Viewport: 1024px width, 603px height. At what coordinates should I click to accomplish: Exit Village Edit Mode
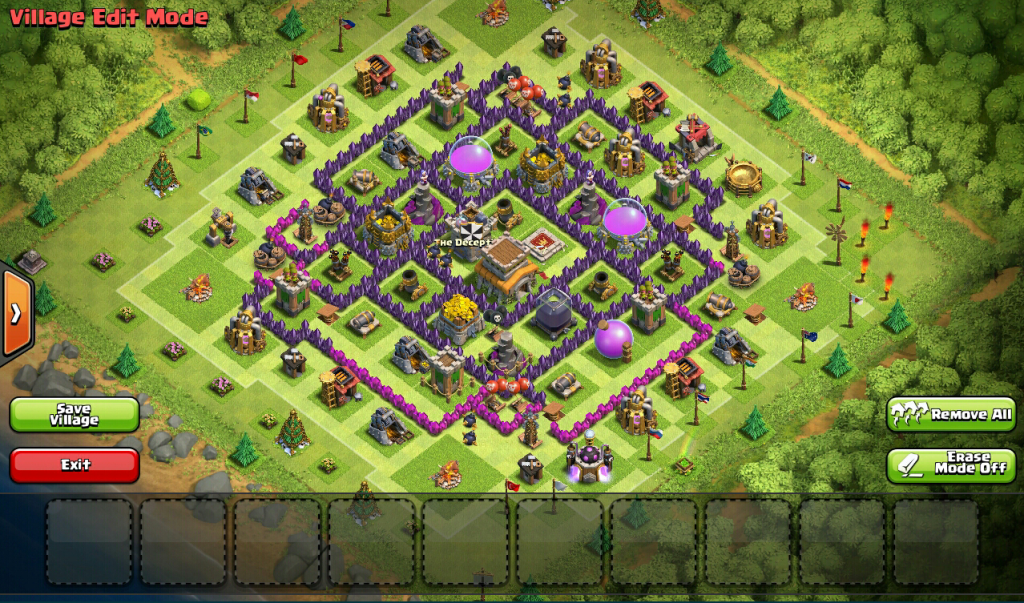pyautogui.click(x=74, y=465)
